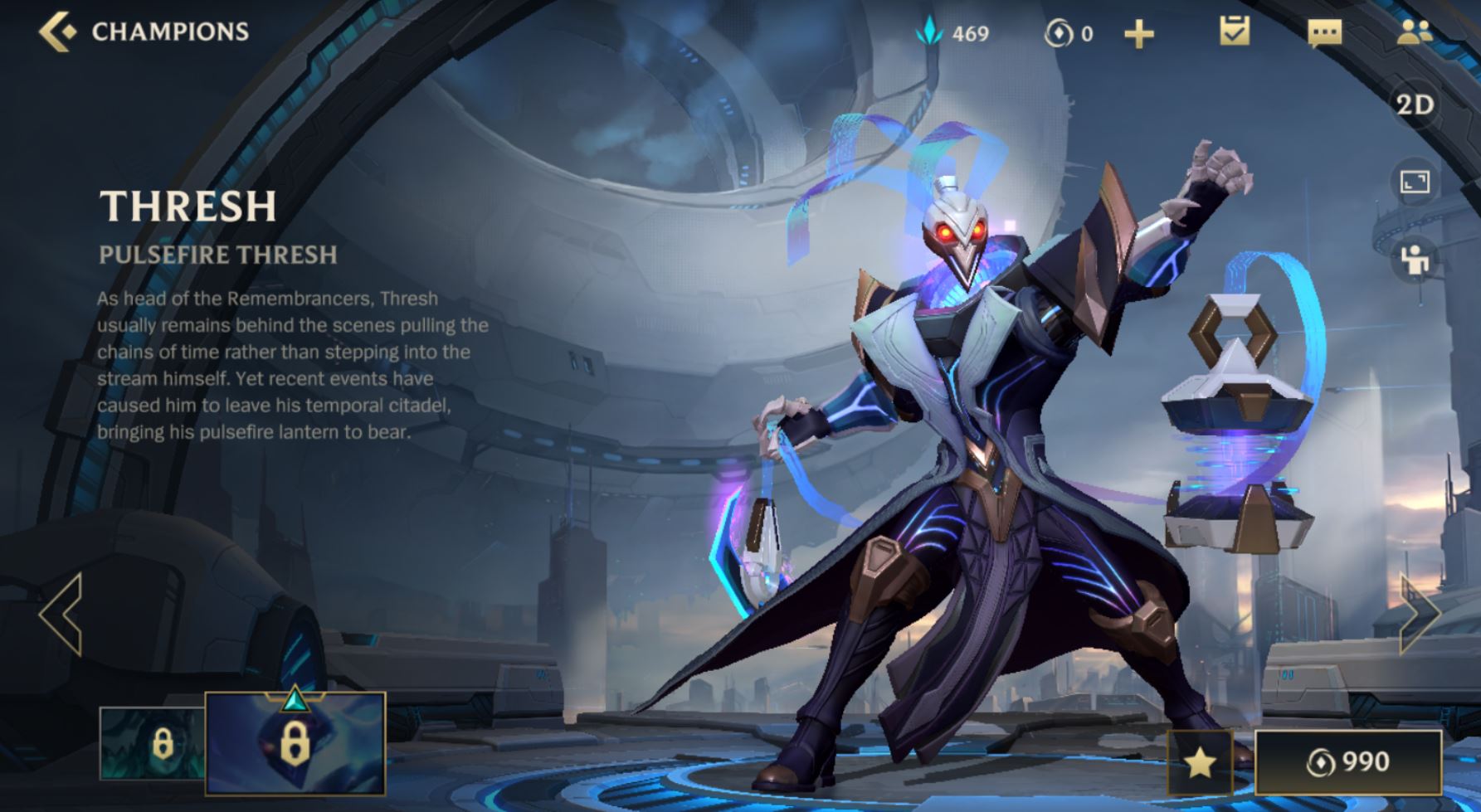The width and height of the screenshot is (1481, 812).
Task: Expand the skin to fullscreen view
Action: [1415, 181]
